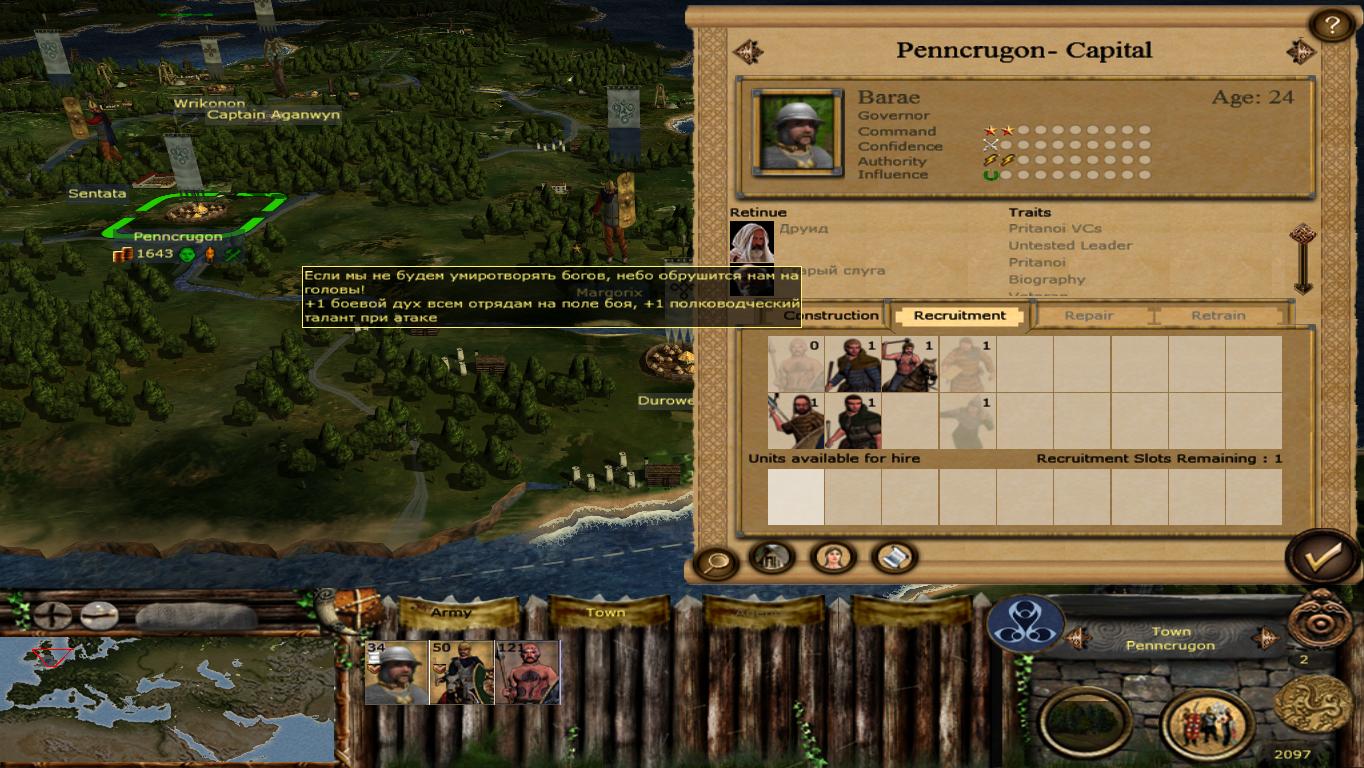1364x768 pixels.
Task: Open the Retrain tab
Action: point(1217,316)
